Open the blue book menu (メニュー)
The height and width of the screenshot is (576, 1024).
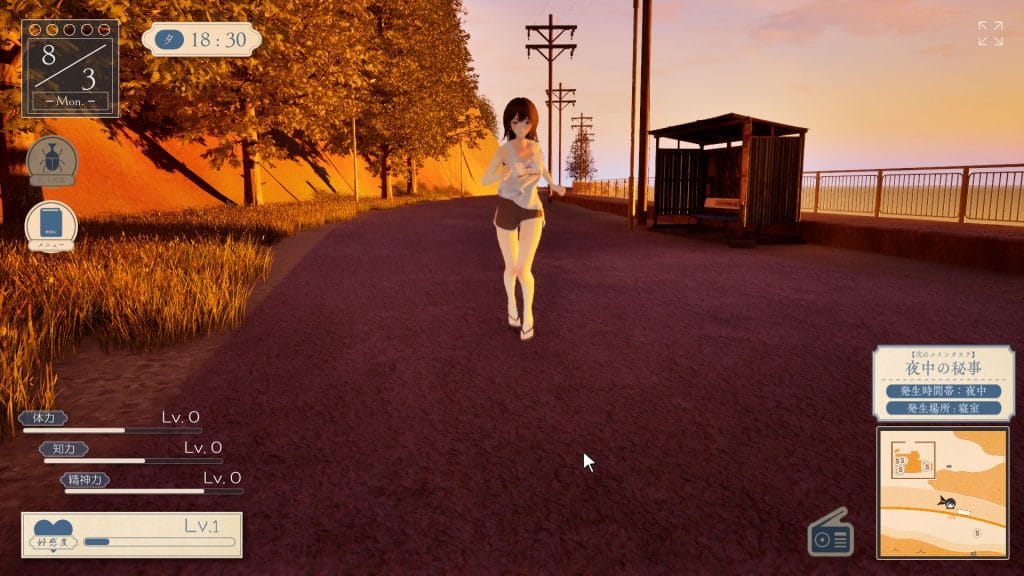(52, 225)
